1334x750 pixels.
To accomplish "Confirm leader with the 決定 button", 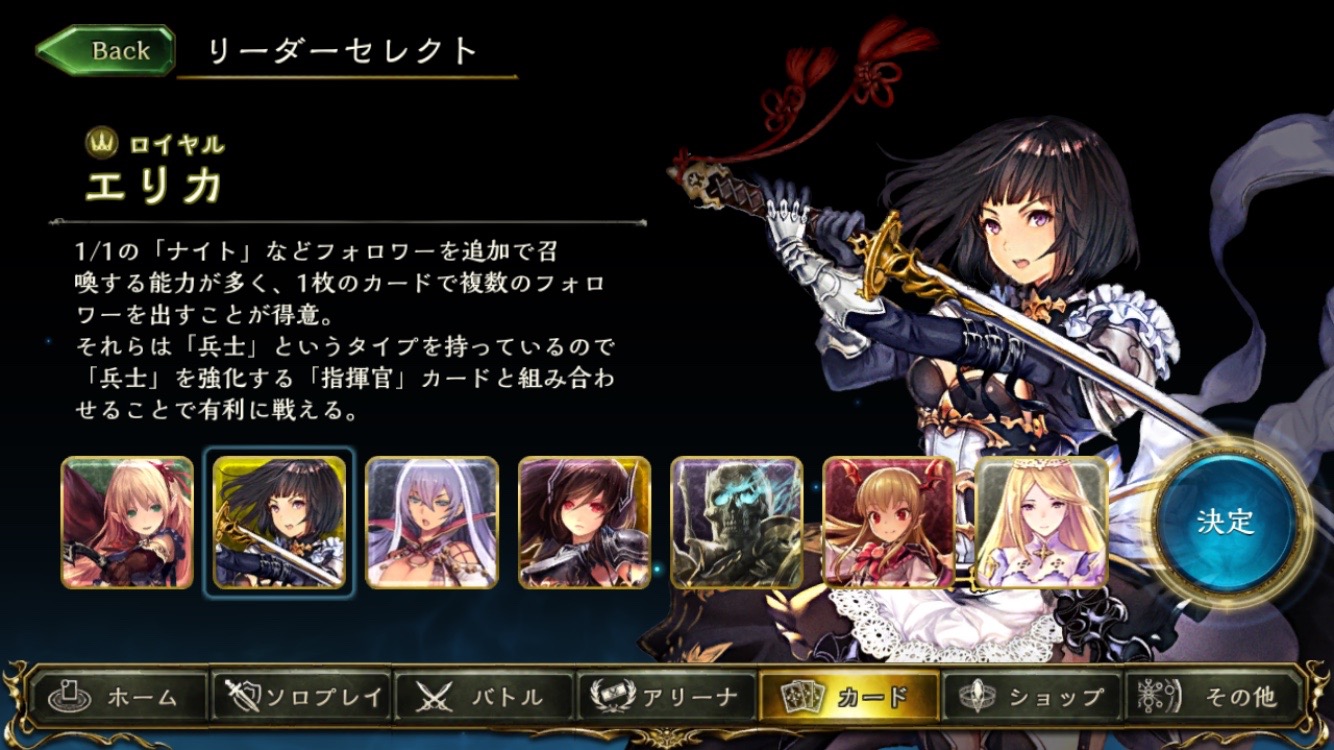I will coord(1224,522).
